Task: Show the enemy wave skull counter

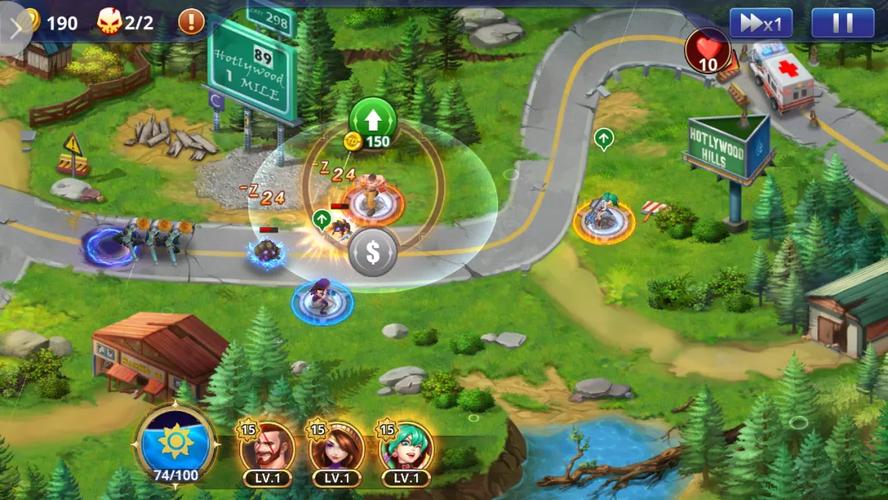Action: pyautogui.click(x=125, y=22)
